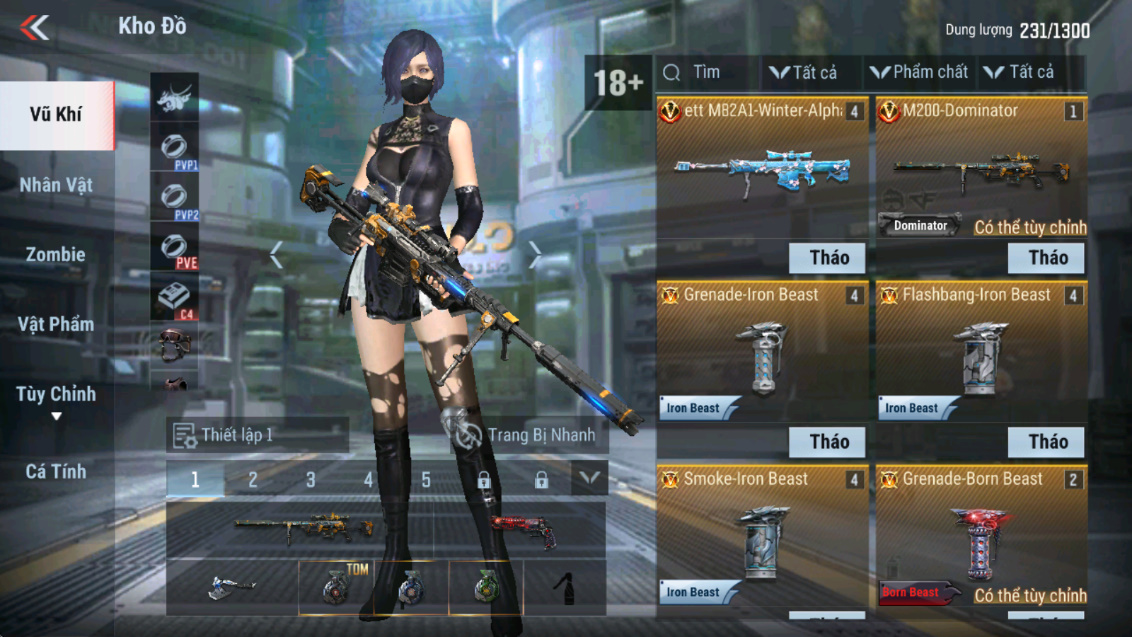Remove the M200-Dominator using Tháo
Viewport: 1132px width, 637px height.
(x=1047, y=258)
